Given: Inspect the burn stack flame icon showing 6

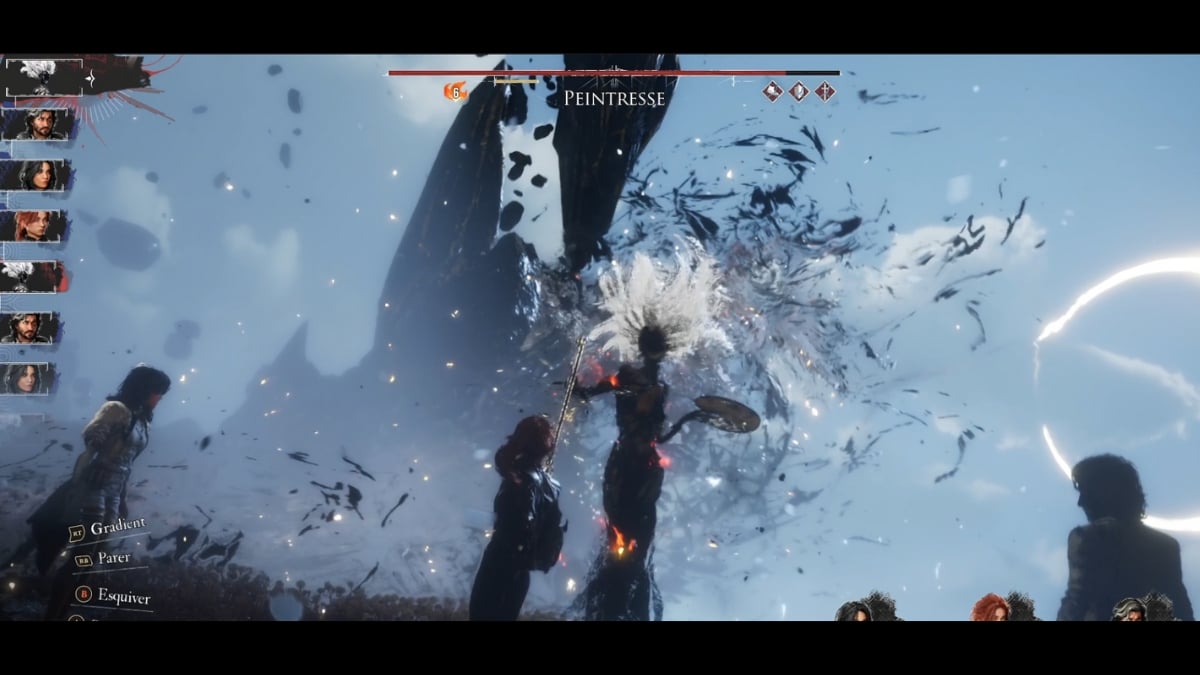Looking at the screenshot, I should coord(455,92).
